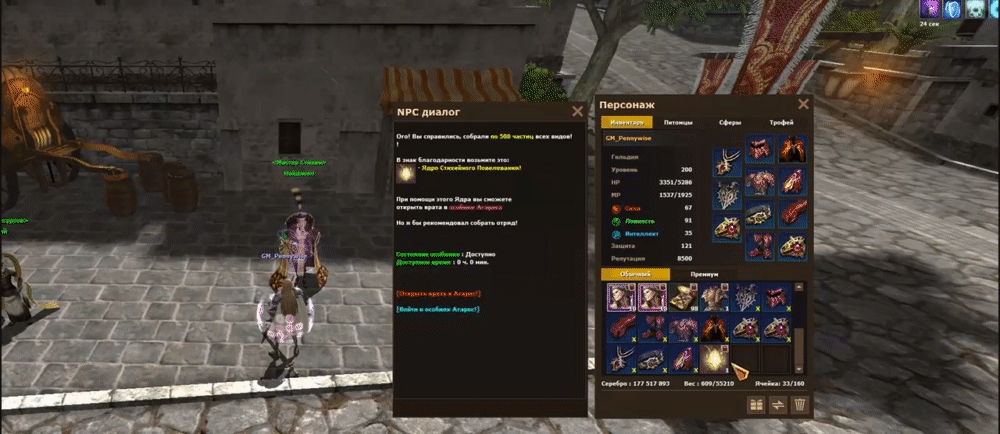Show the Трофей tab
The width and height of the screenshot is (1000, 434).
(x=781, y=122)
